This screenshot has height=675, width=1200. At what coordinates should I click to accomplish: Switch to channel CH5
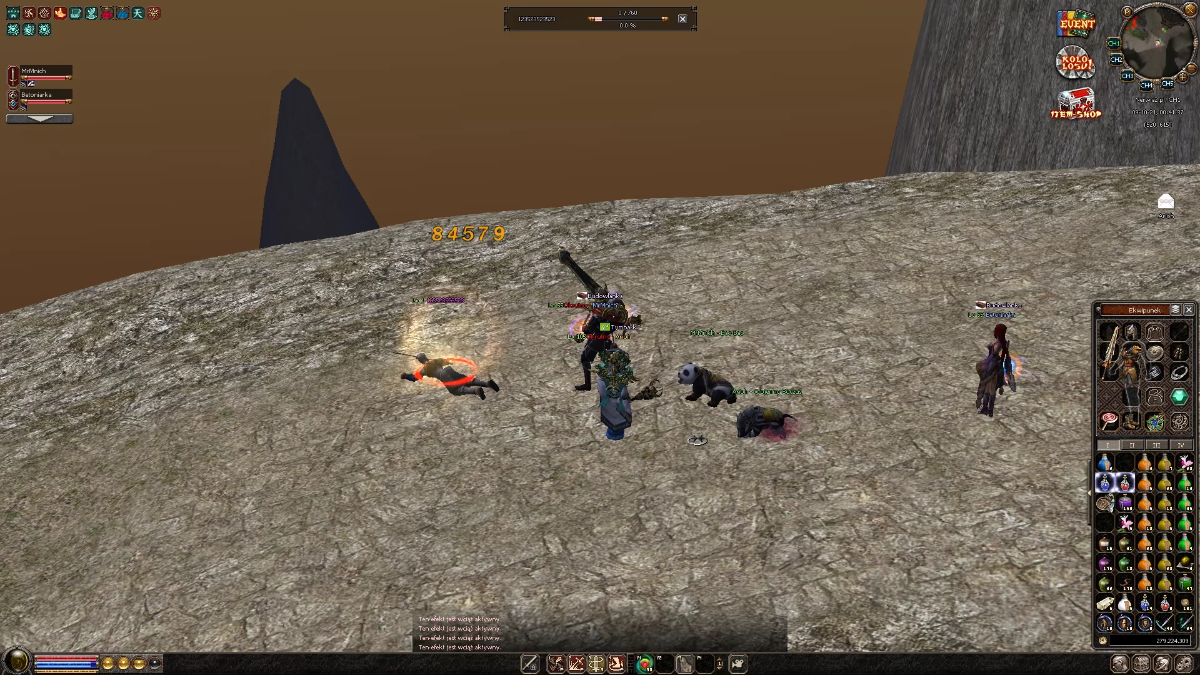point(1166,84)
